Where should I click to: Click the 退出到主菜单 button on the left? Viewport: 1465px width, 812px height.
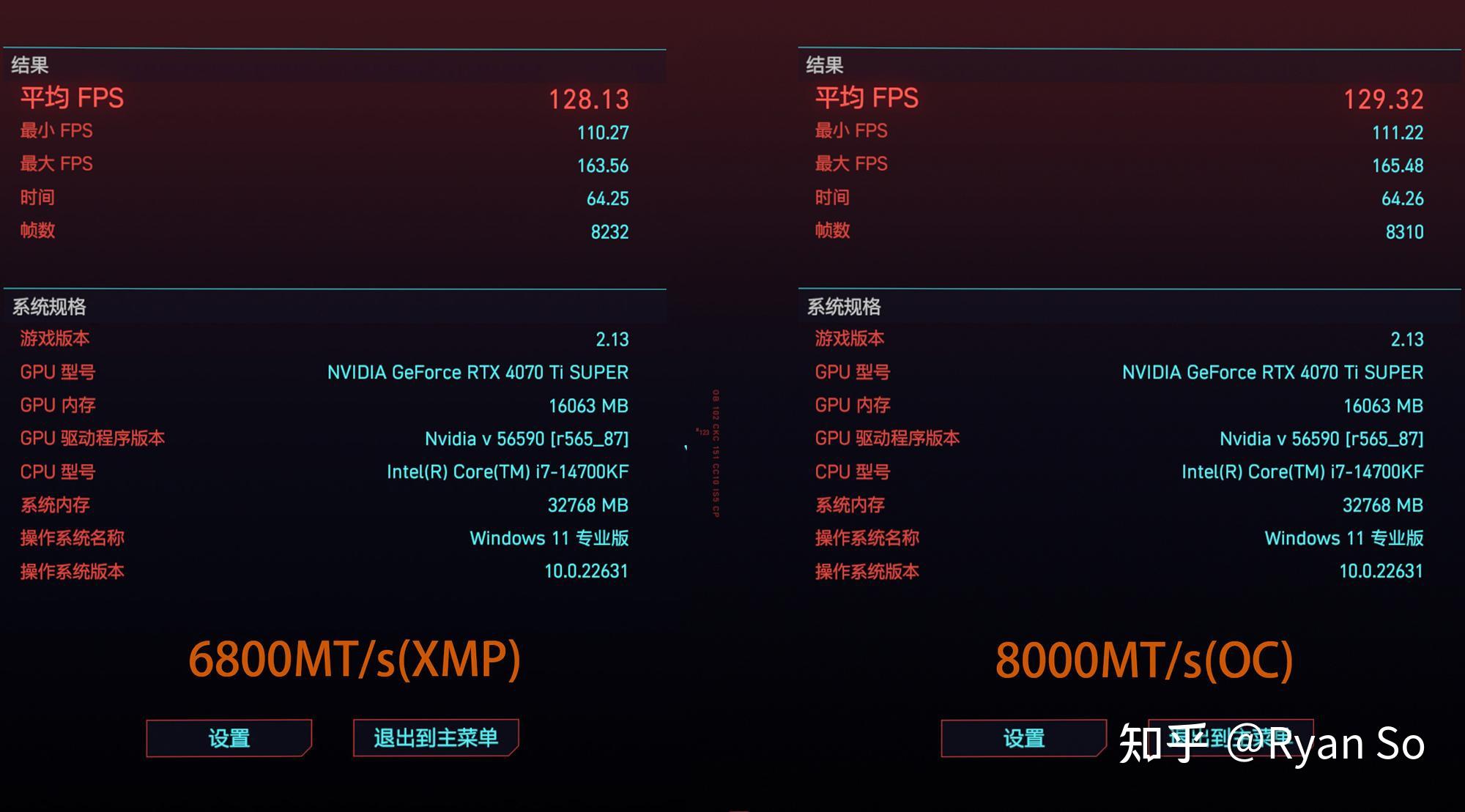point(435,737)
